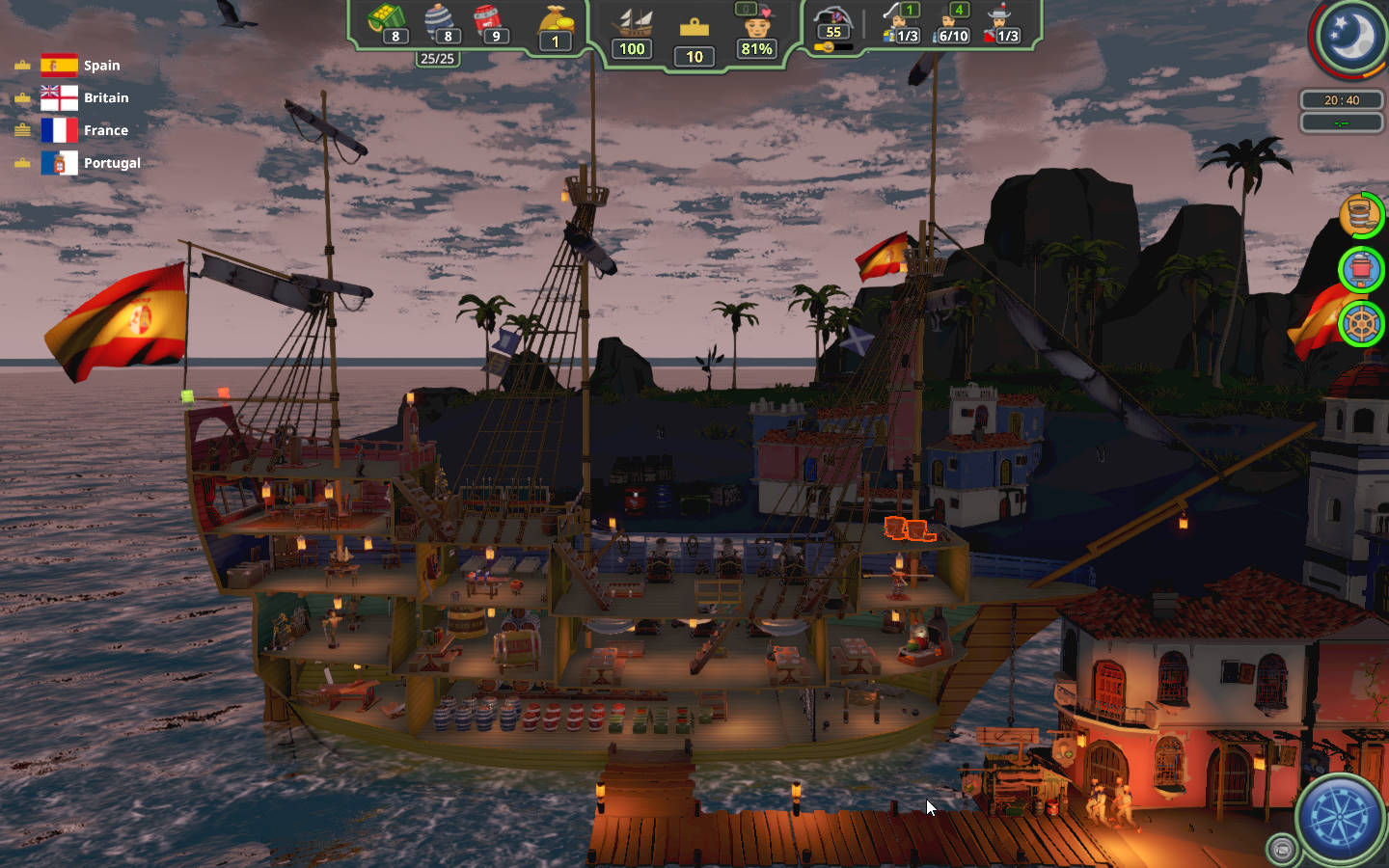This screenshot has width=1389, height=868.
Task: Click the golden weight cargo icon
Action: [x=694, y=29]
